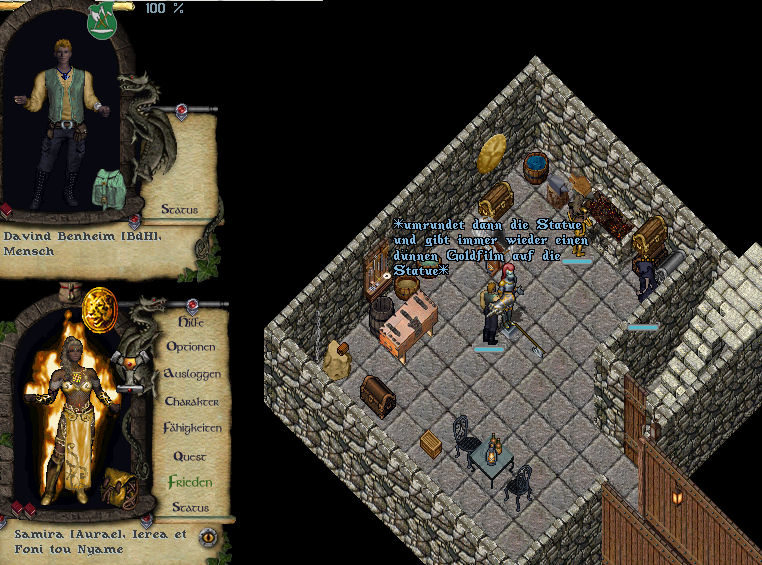The height and width of the screenshot is (565, 762).
Task: Click the green crossed-axes guild shield
Action: point(101,19)
